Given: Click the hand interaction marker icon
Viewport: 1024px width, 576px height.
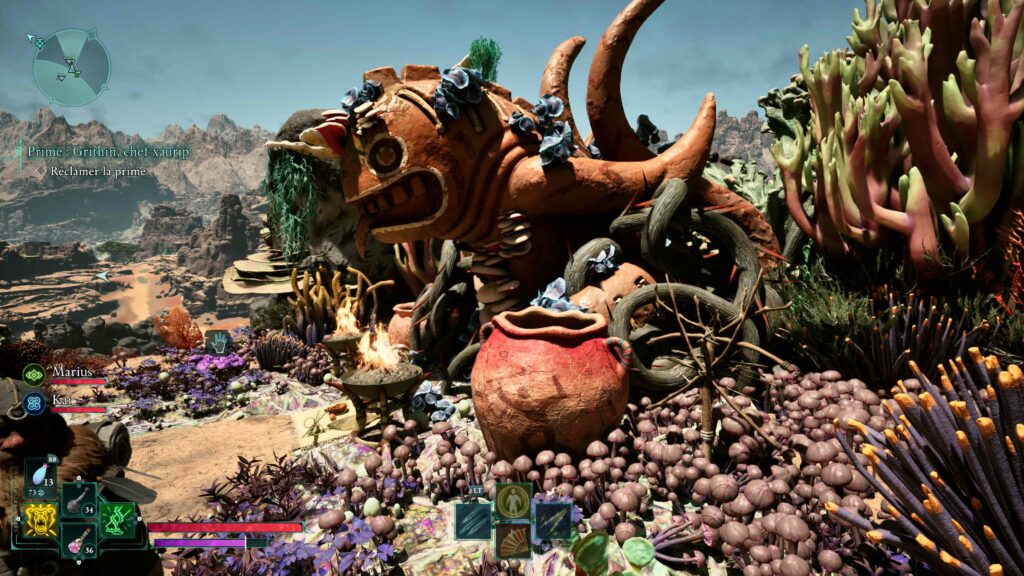Looking at the screenshot, I should point(218,342).
